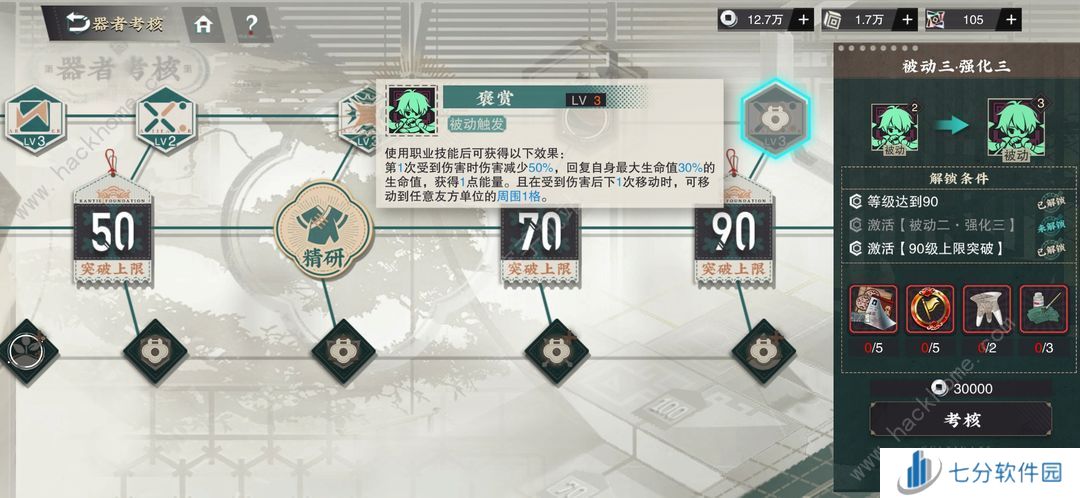
Task: Go back from 器者考核 screen
Action: (79, 23)
